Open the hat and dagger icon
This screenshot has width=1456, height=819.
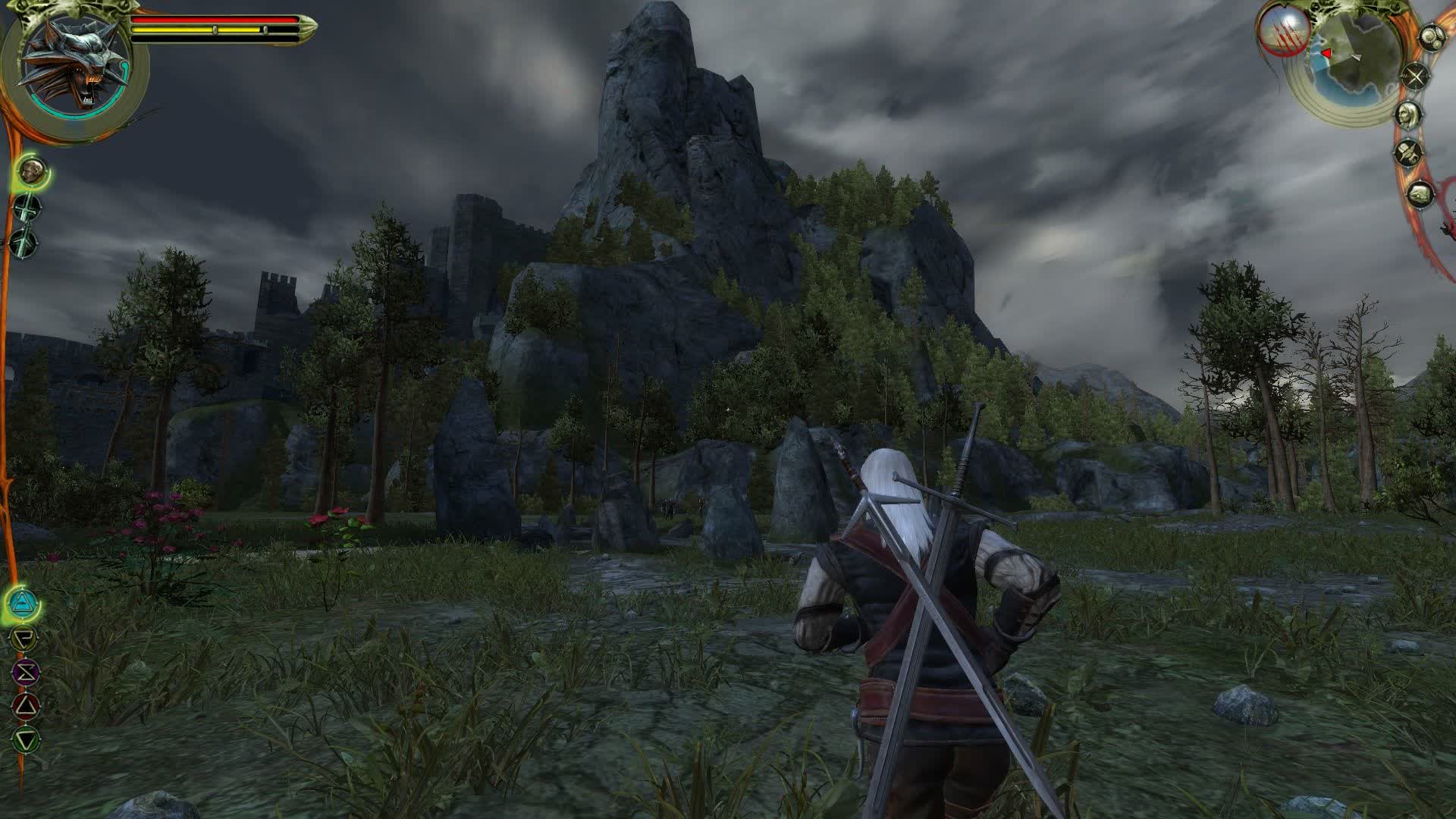tap(1408, 153)
